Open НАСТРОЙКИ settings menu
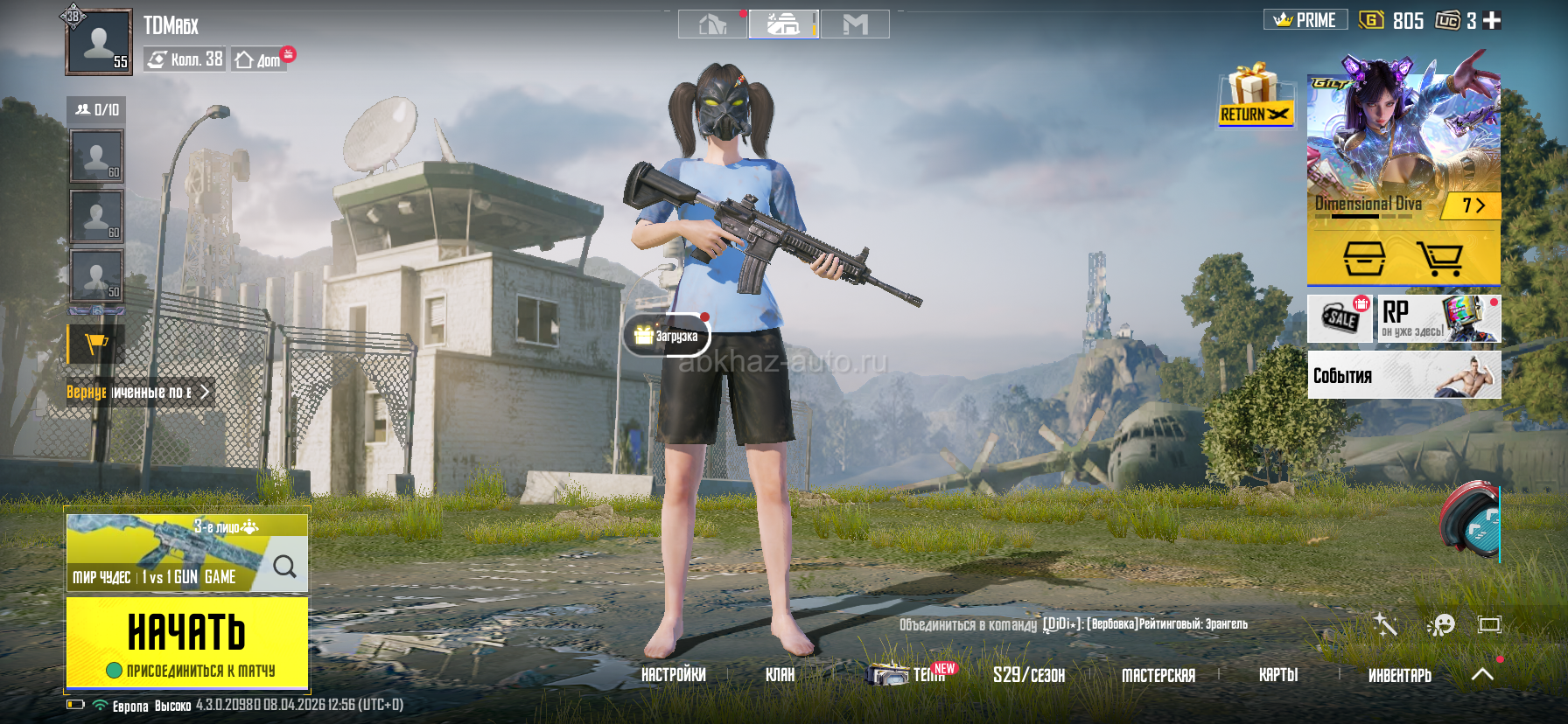The image size is (1568, 724). click(x=673, y=675)
